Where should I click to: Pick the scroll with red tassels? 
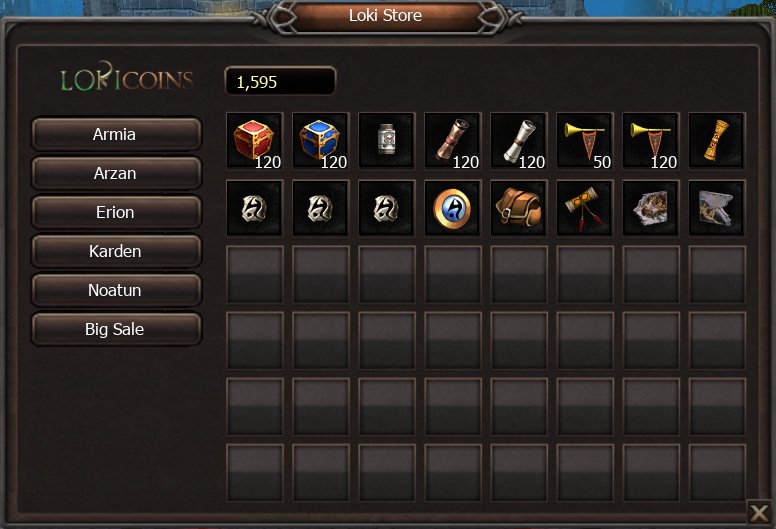click(584, 208)
